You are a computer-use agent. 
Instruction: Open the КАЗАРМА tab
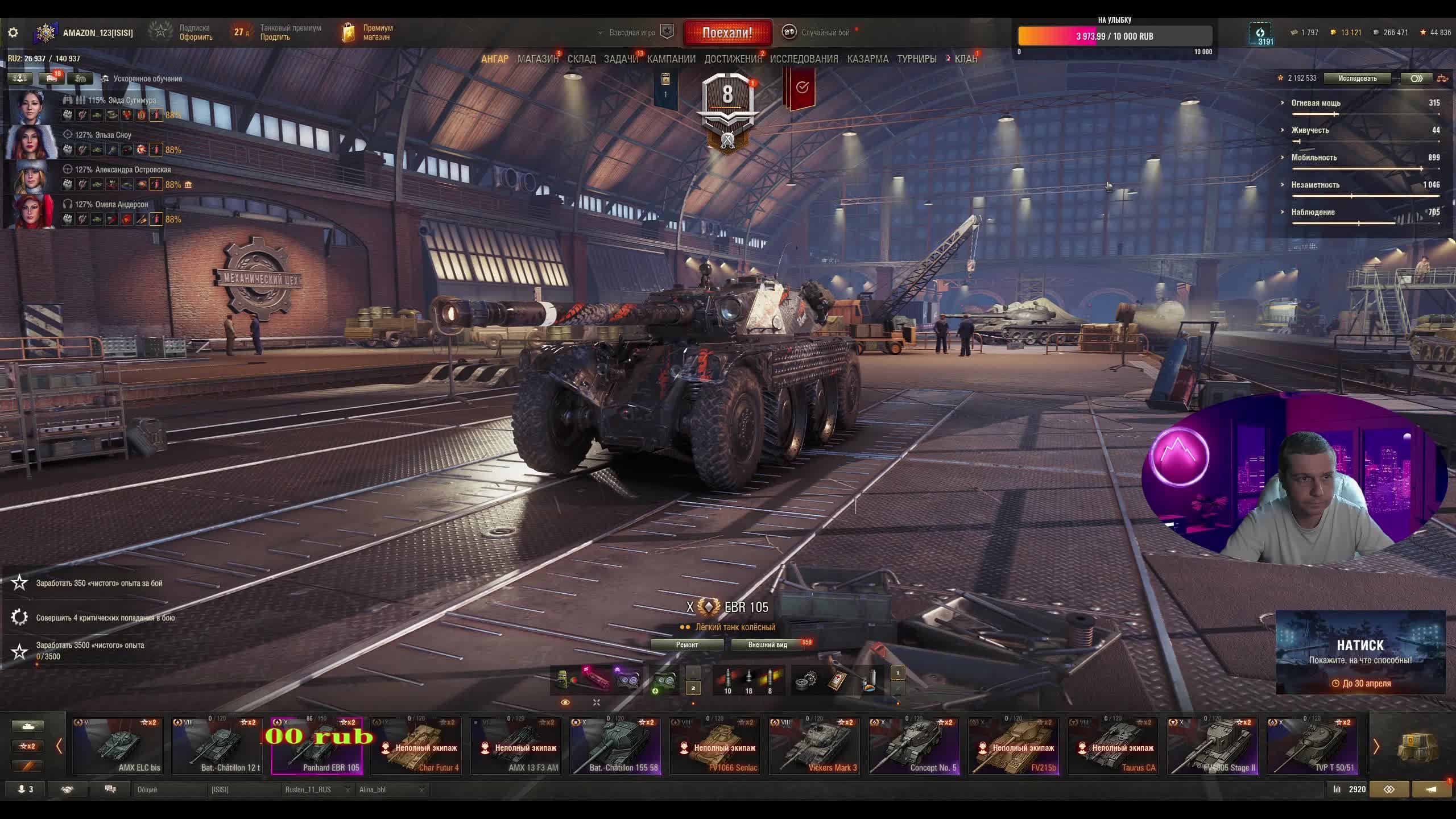pyautogui.click(x=867, y=59)
